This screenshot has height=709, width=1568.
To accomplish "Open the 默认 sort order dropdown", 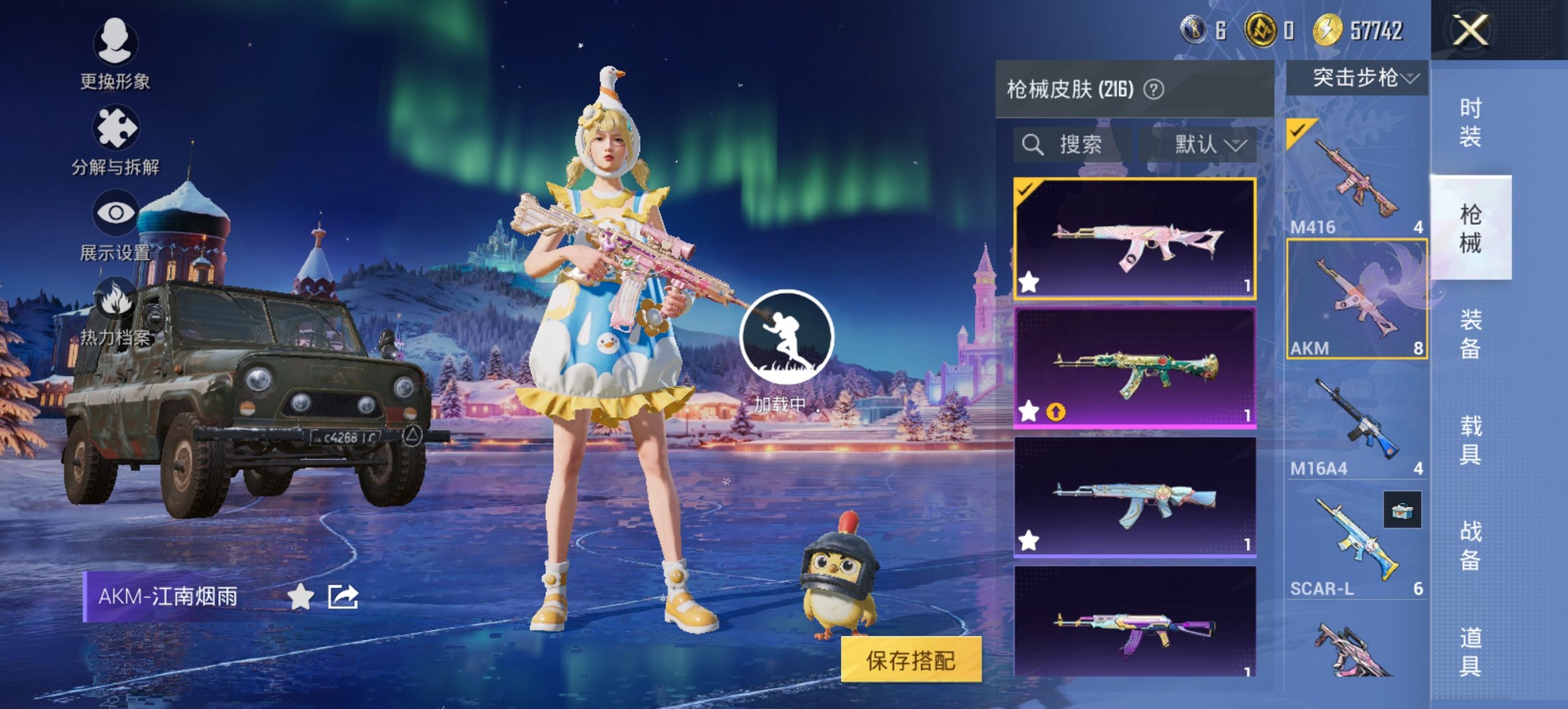I will pos(1205,146).
